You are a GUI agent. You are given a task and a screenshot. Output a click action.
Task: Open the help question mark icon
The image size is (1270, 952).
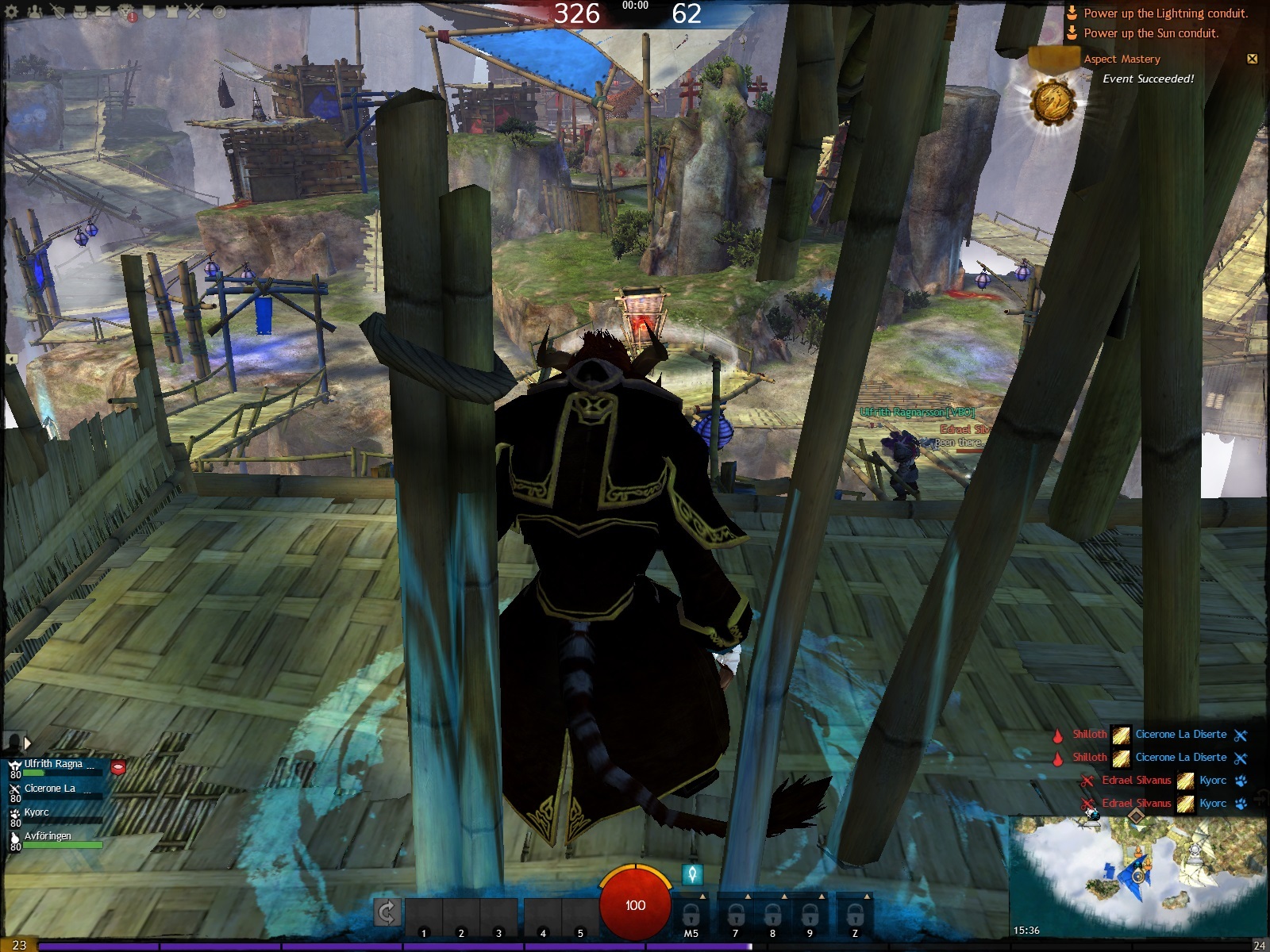click(219, 12)
